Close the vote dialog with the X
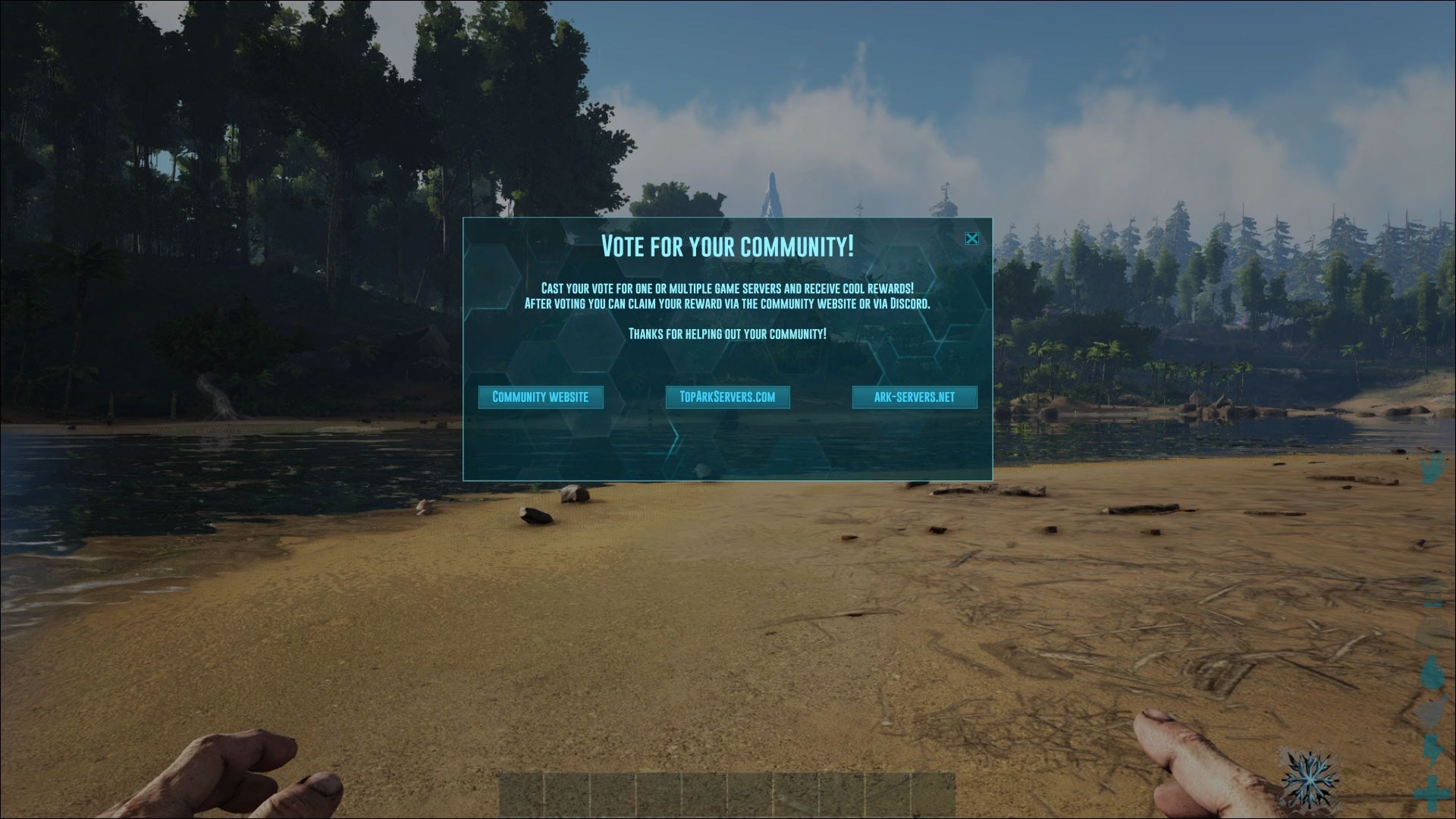 point(971,239)
